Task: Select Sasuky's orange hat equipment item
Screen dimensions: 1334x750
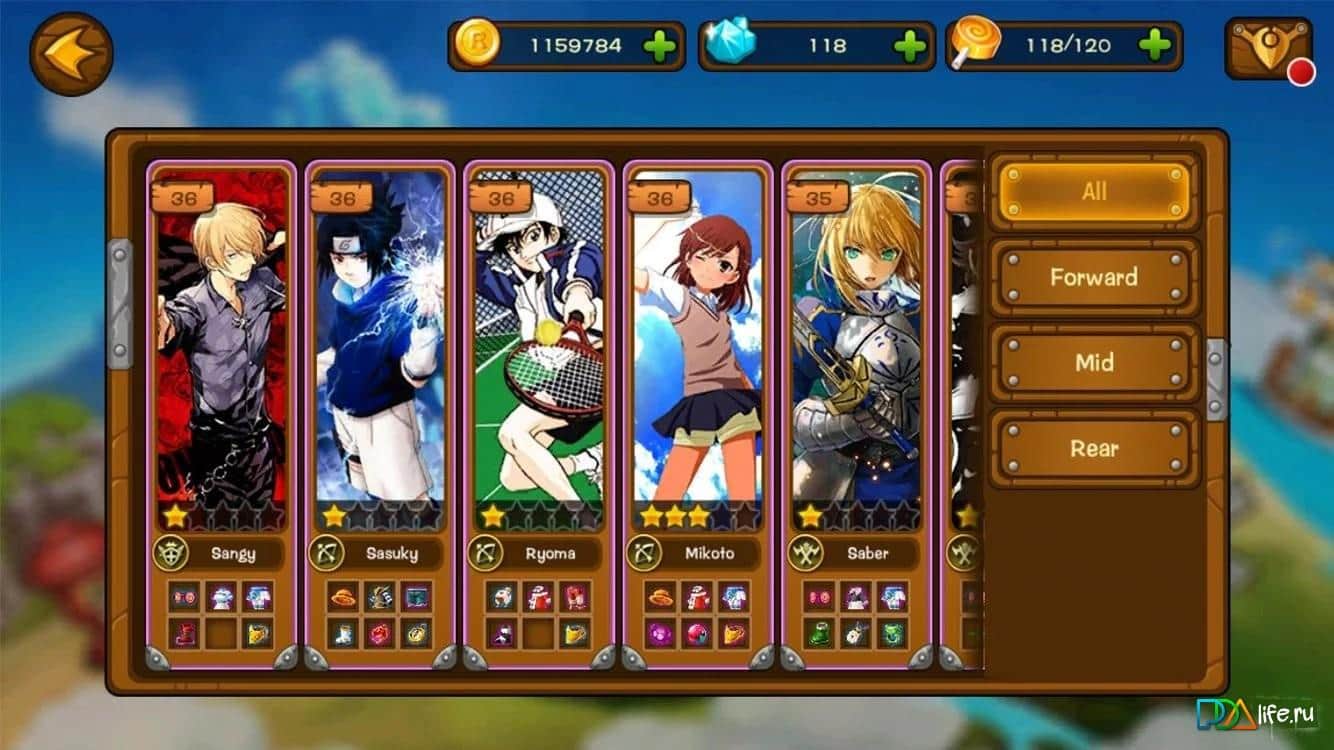Action: click(341, 597)
